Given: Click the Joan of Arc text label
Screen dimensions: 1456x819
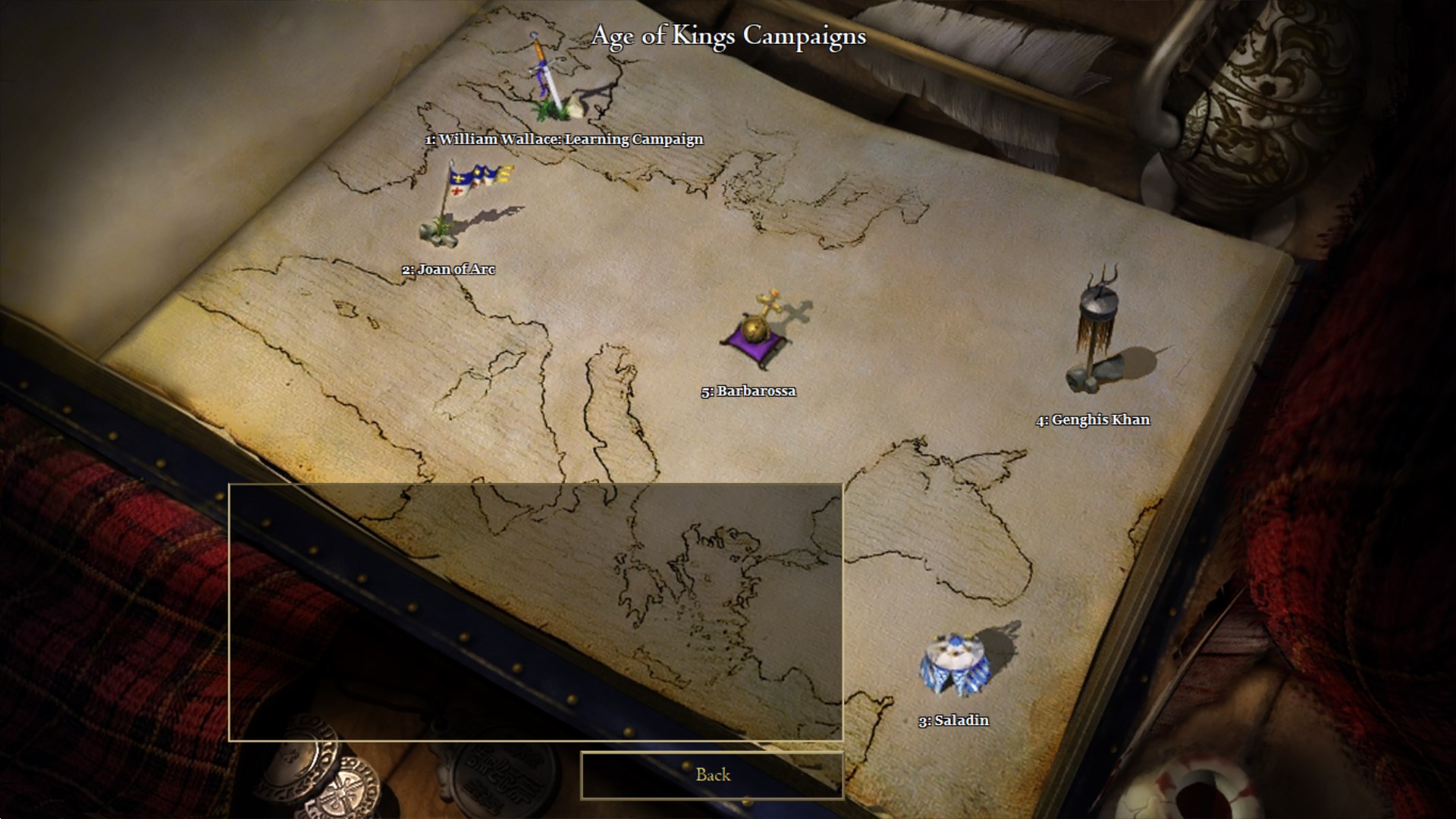Looking at the screenshot, I should [448, 269].
